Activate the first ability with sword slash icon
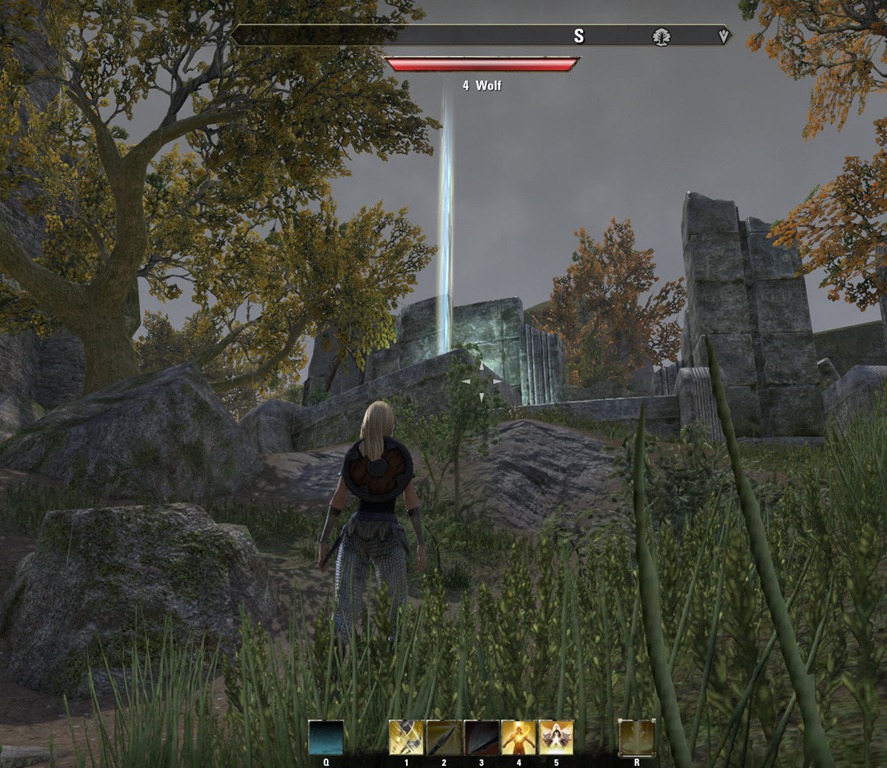This screenshot has height=768, width=887. pyautogui.click(x=406, y=737)
